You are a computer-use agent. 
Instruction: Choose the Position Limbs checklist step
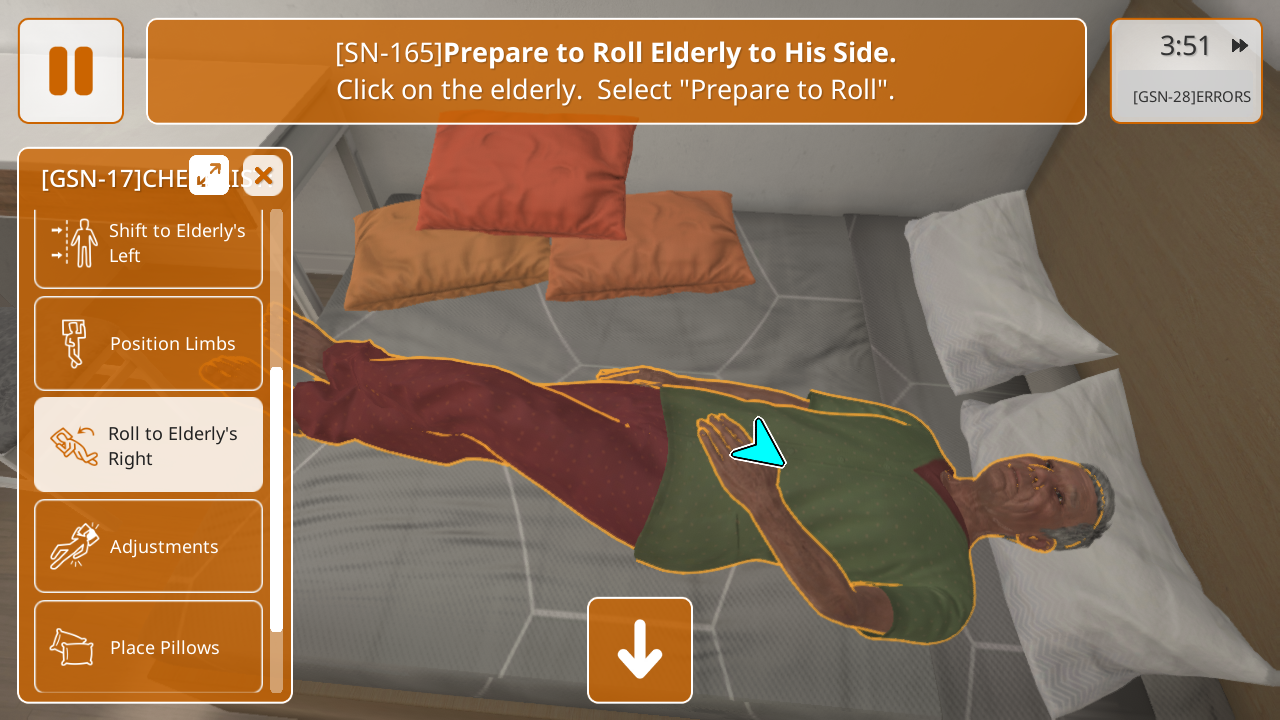149,344
